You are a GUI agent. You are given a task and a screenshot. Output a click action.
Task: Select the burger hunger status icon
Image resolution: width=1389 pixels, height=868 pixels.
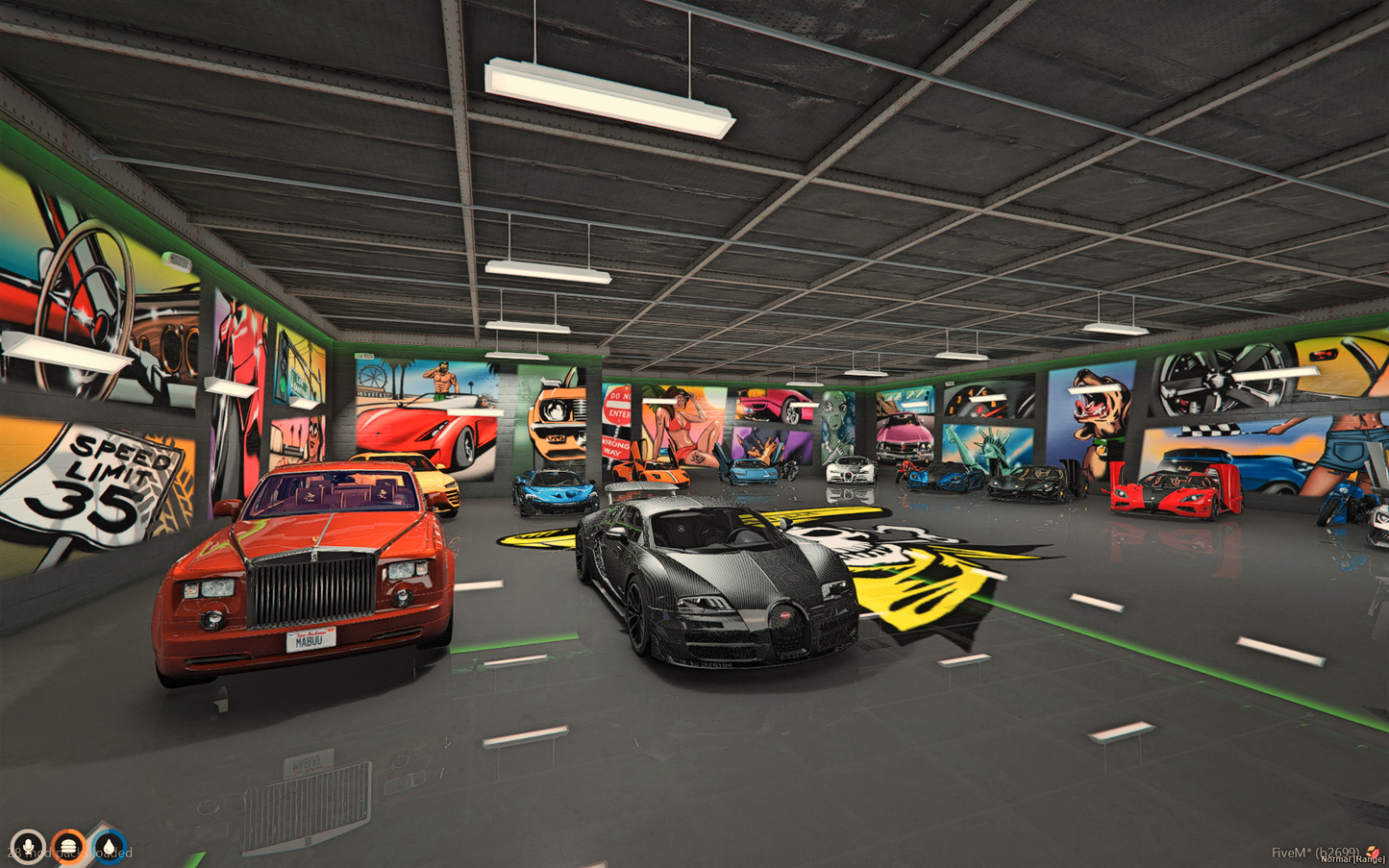click(x=68, y=847)
